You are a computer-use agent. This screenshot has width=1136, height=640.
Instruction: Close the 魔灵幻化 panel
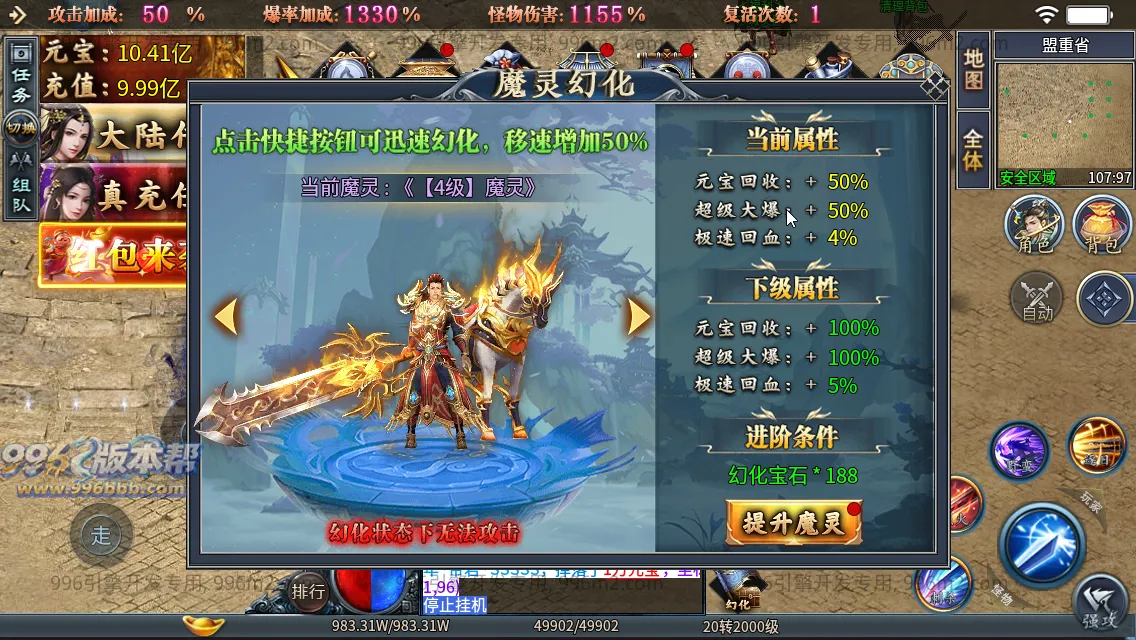tap(935, 87)
